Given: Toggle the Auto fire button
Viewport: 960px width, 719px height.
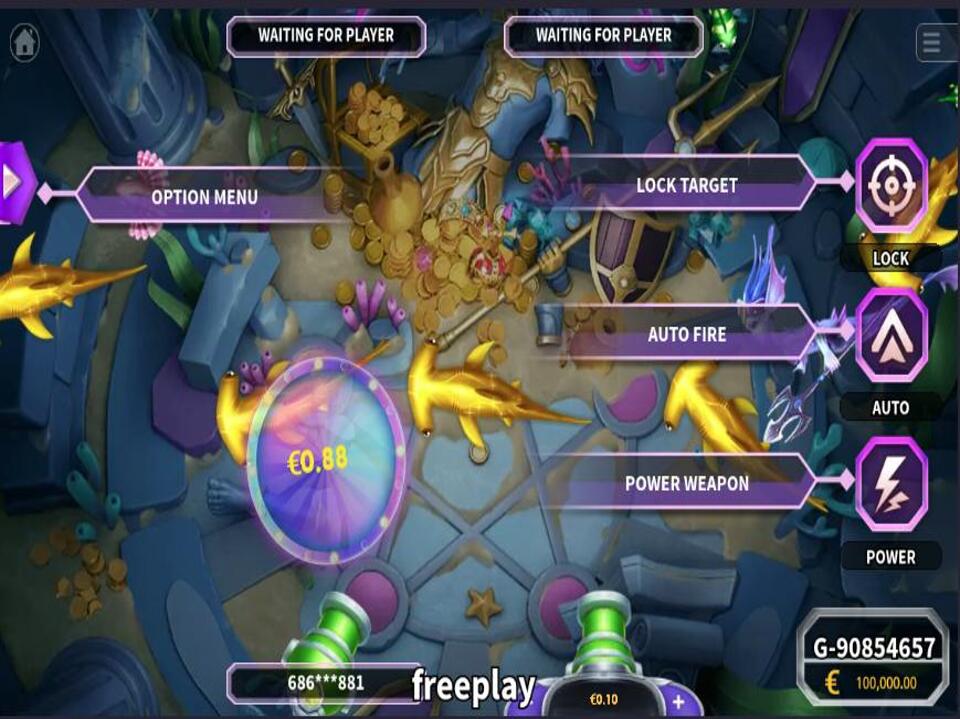Looking at the screenshot, I should pos(891,335).
